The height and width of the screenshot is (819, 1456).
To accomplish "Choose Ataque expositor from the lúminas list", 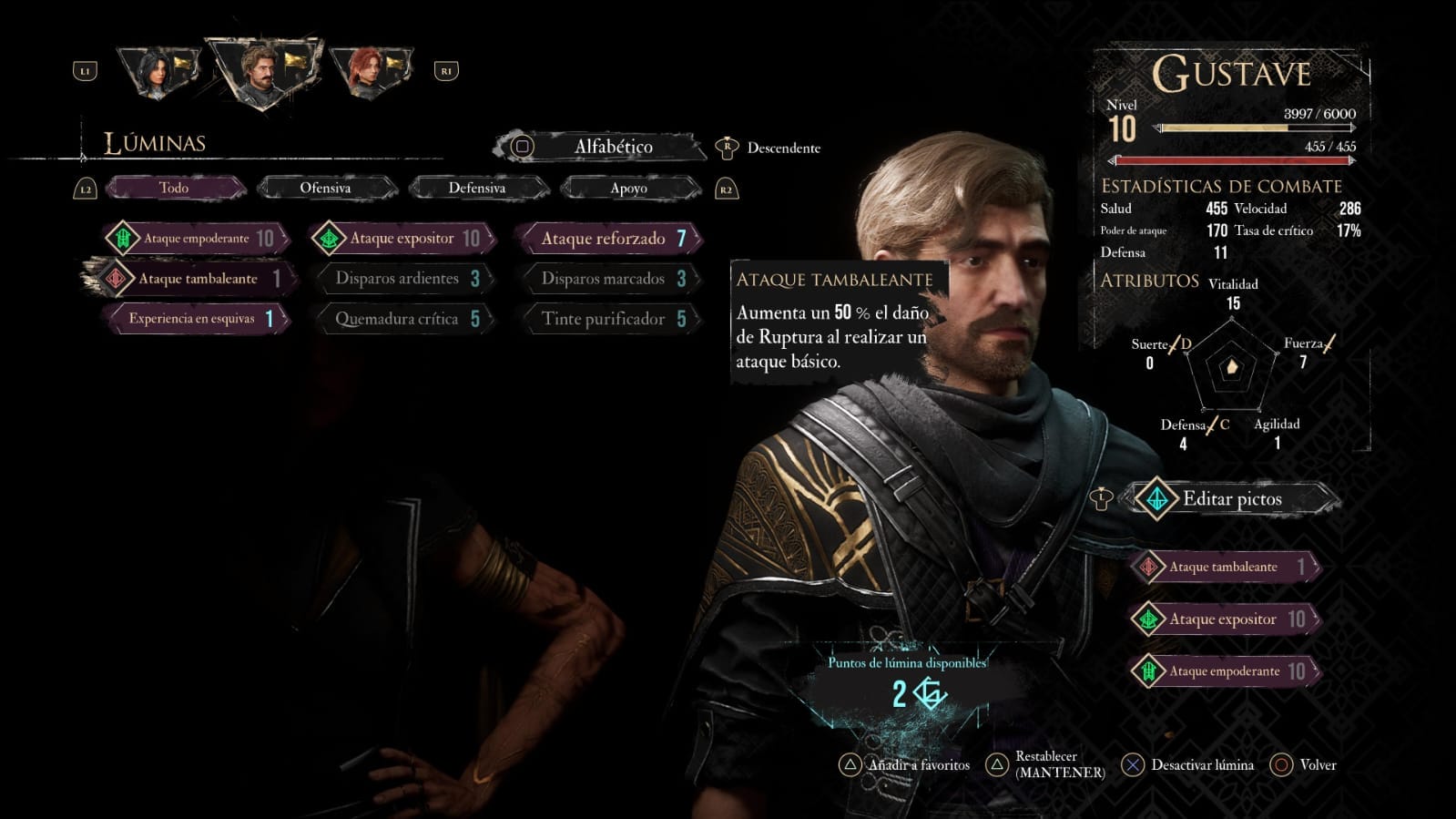I will tap(402, 239).
